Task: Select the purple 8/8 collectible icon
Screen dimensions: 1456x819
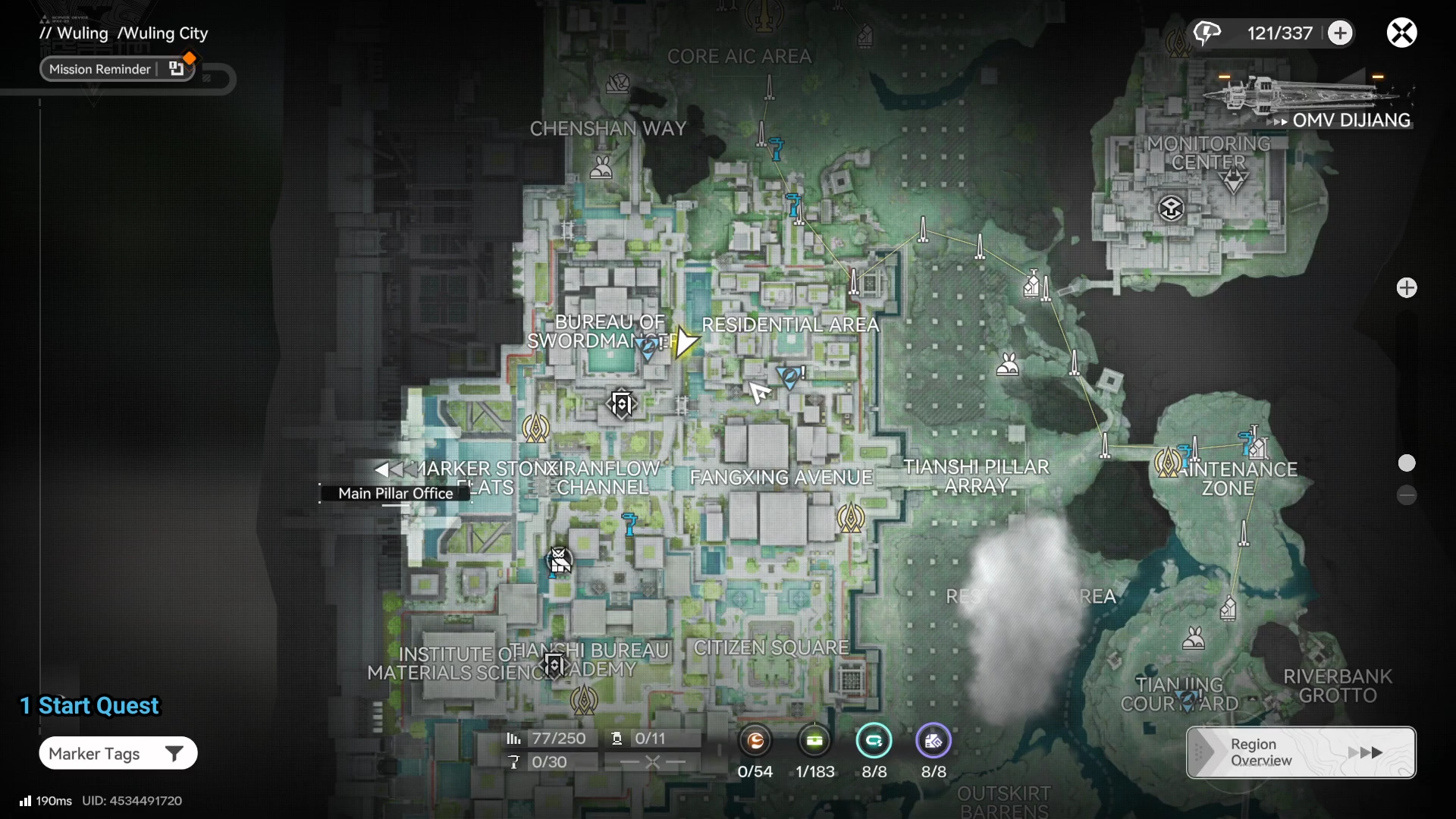Action: [x=933, y=741]
